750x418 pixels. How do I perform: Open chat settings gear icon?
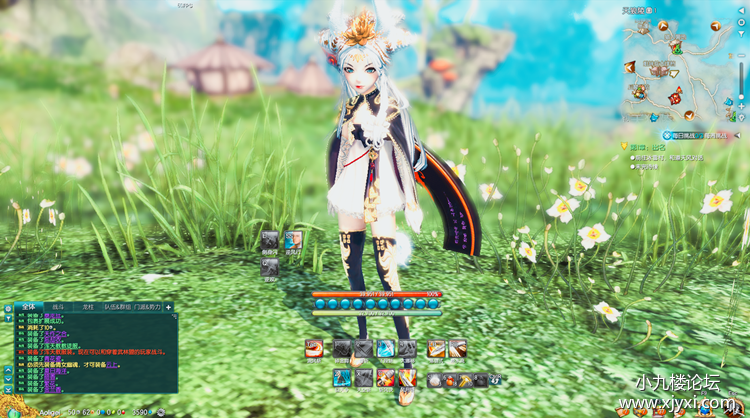[x=8, y=306]
